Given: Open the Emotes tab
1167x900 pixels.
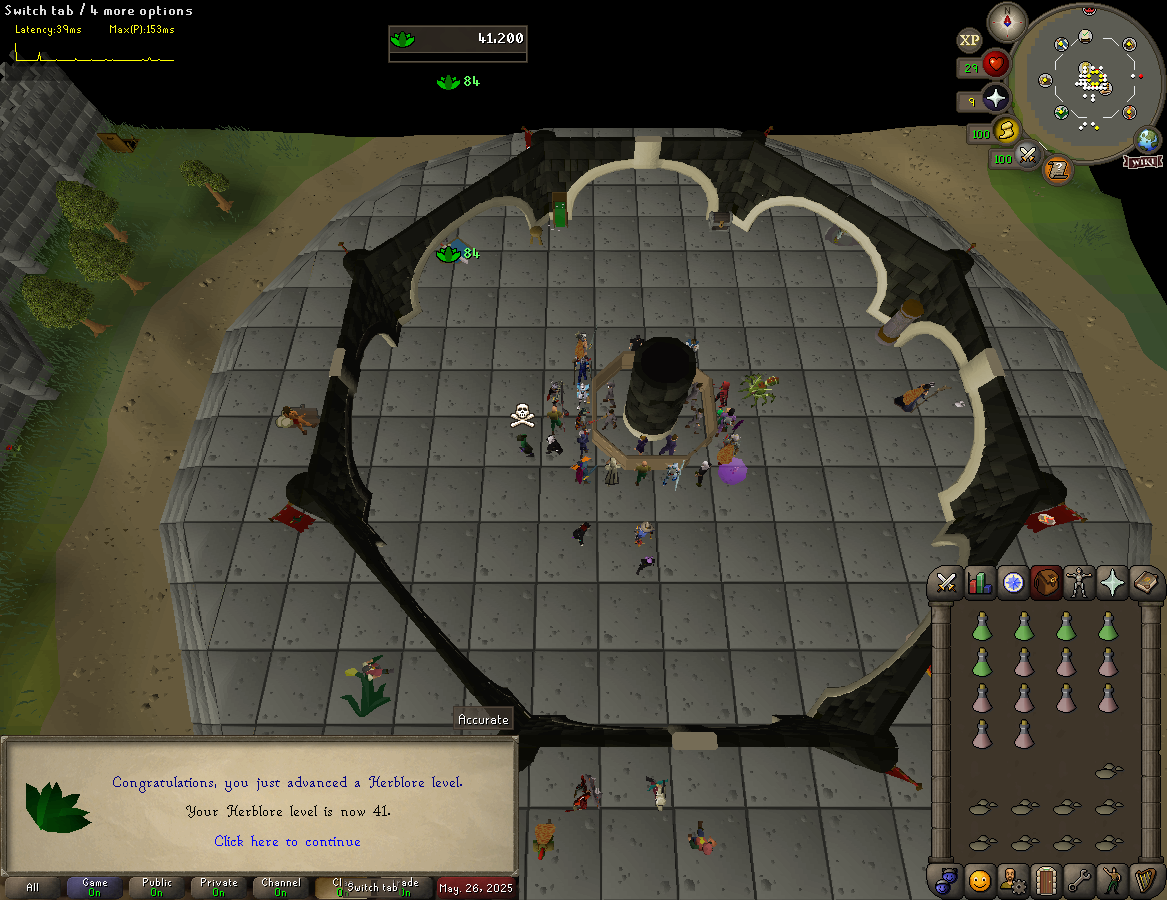Looking at the screenshot, I should click(x=1112, y=880).
